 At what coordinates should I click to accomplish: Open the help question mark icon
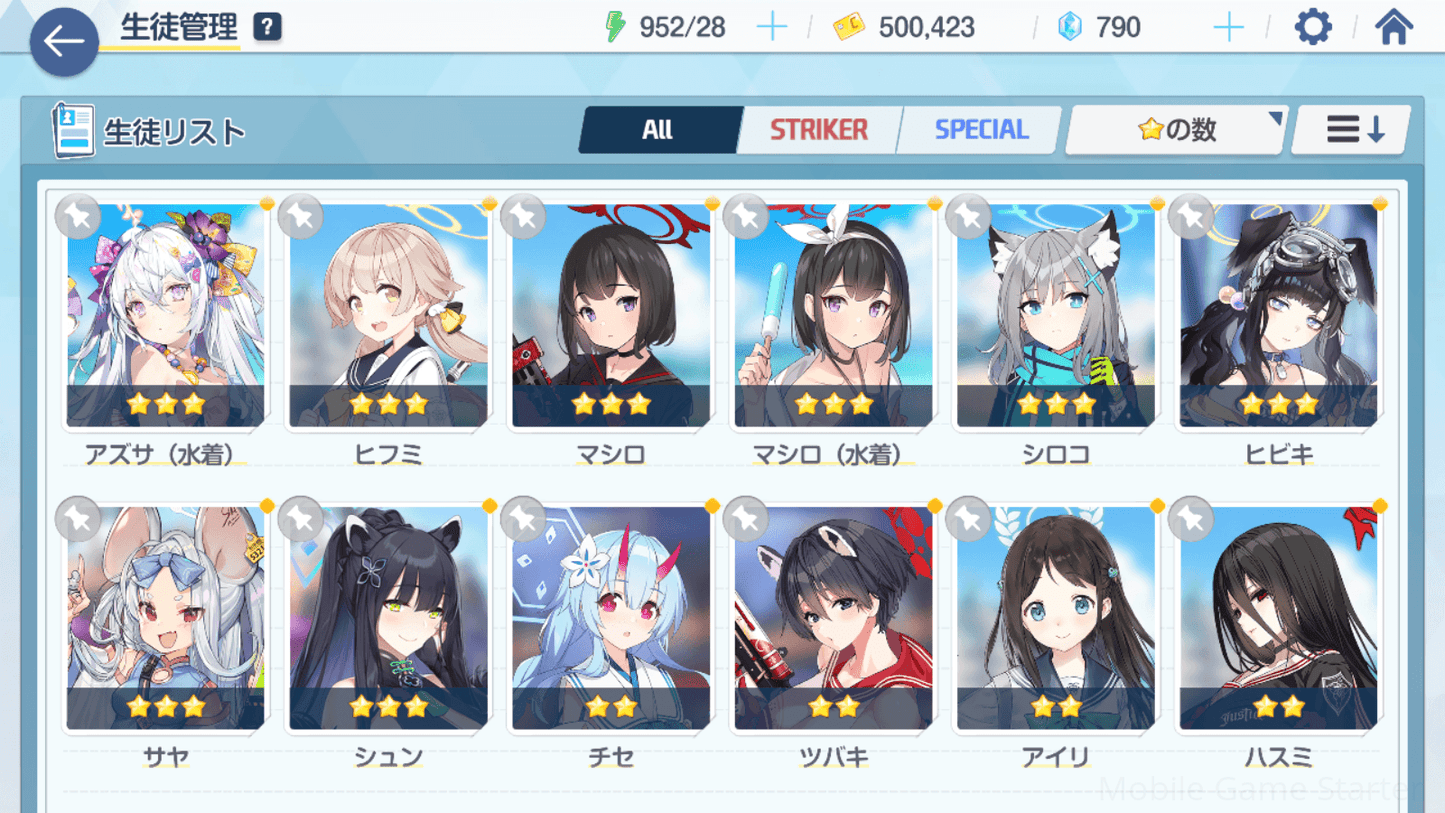[267, 27]
